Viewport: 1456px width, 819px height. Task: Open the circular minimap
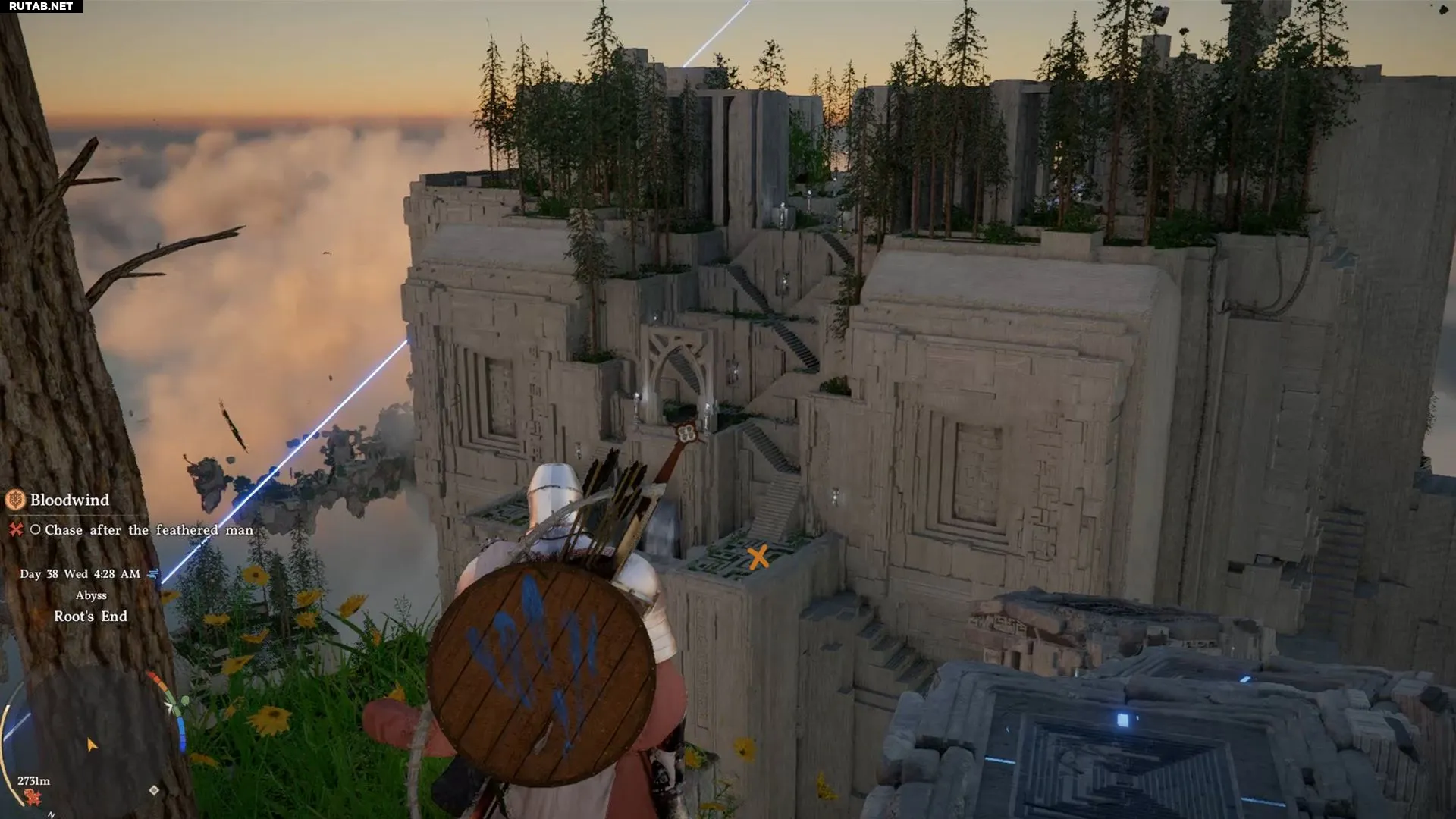coord(91,739)
